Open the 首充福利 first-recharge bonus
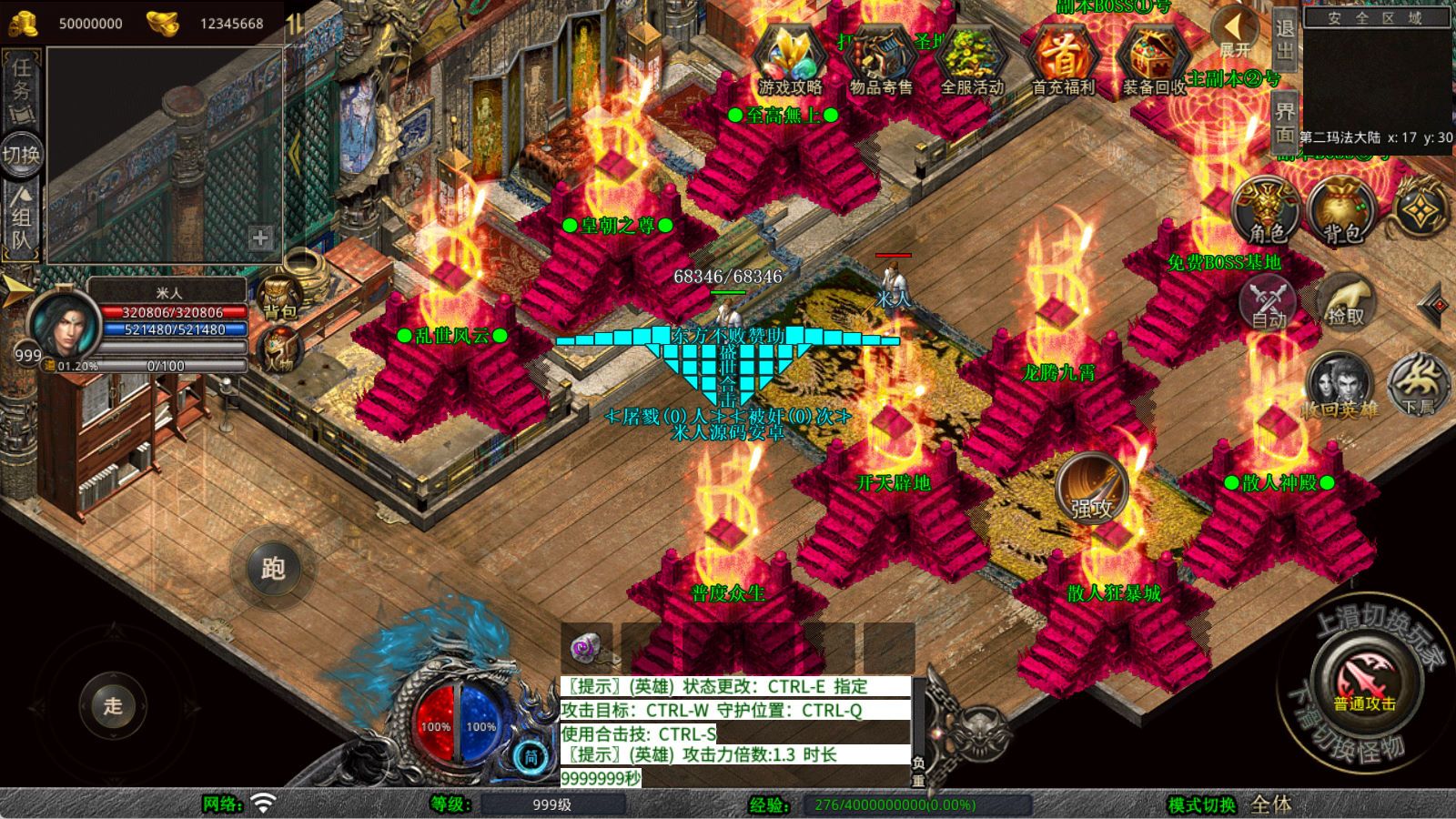Screen dimensions: 1456x819 (x=1063, y=60)
